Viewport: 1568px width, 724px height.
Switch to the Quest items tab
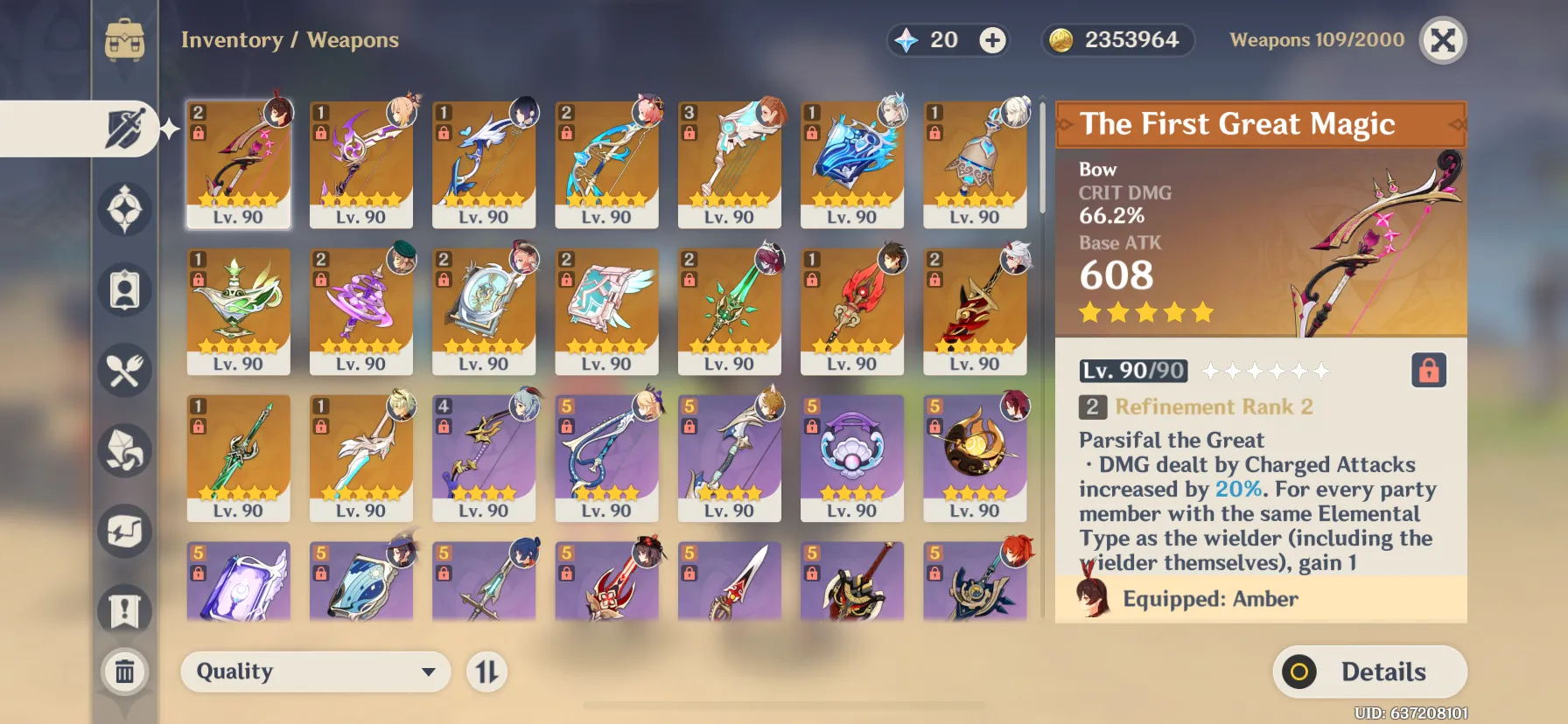[125, 610]
